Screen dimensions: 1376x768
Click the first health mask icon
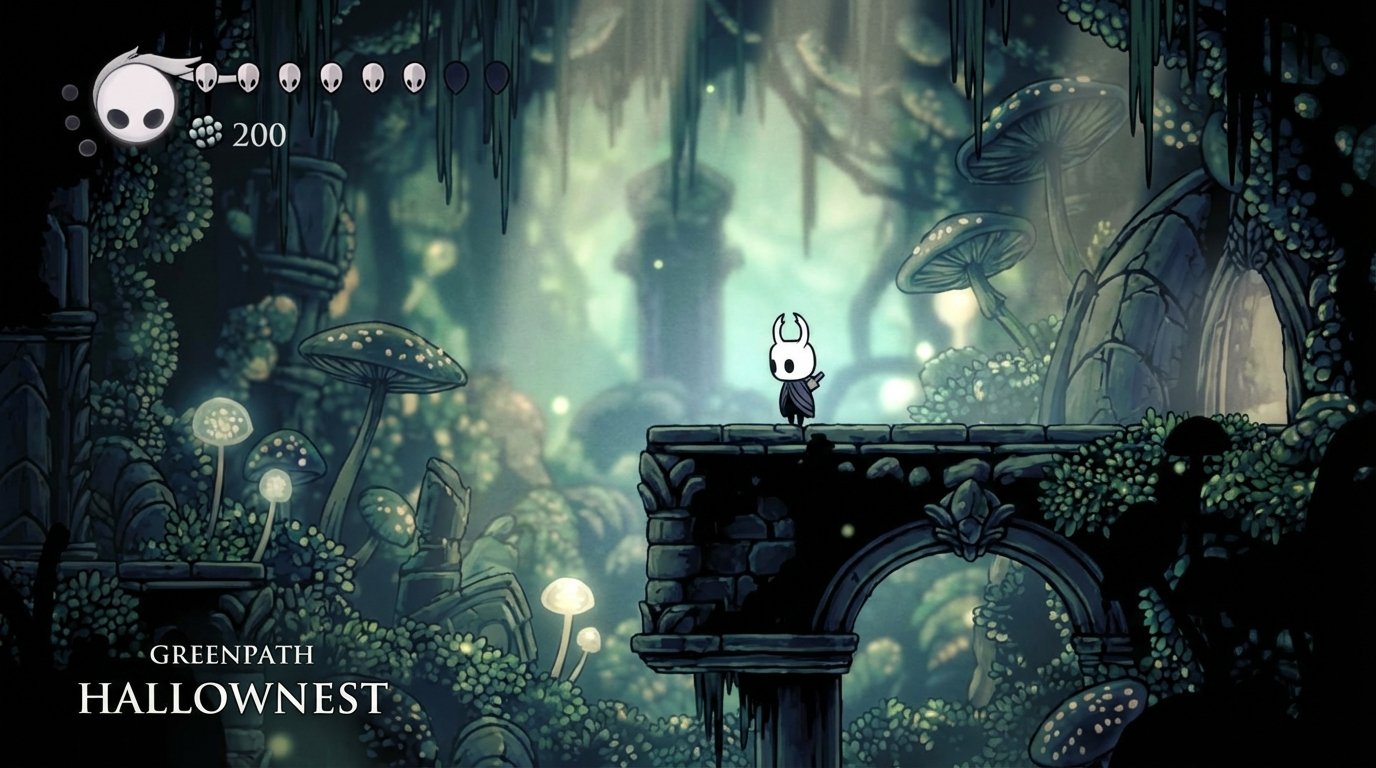[x=204, y=76]
